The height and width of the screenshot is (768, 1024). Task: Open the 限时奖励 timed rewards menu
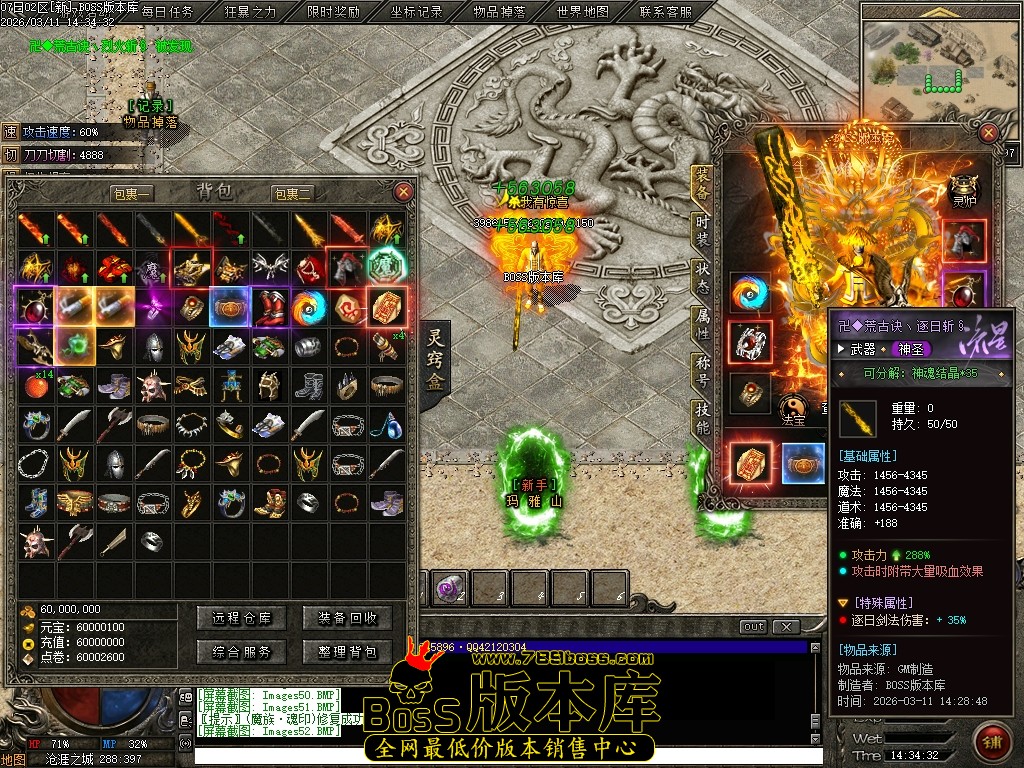(333, 12)
